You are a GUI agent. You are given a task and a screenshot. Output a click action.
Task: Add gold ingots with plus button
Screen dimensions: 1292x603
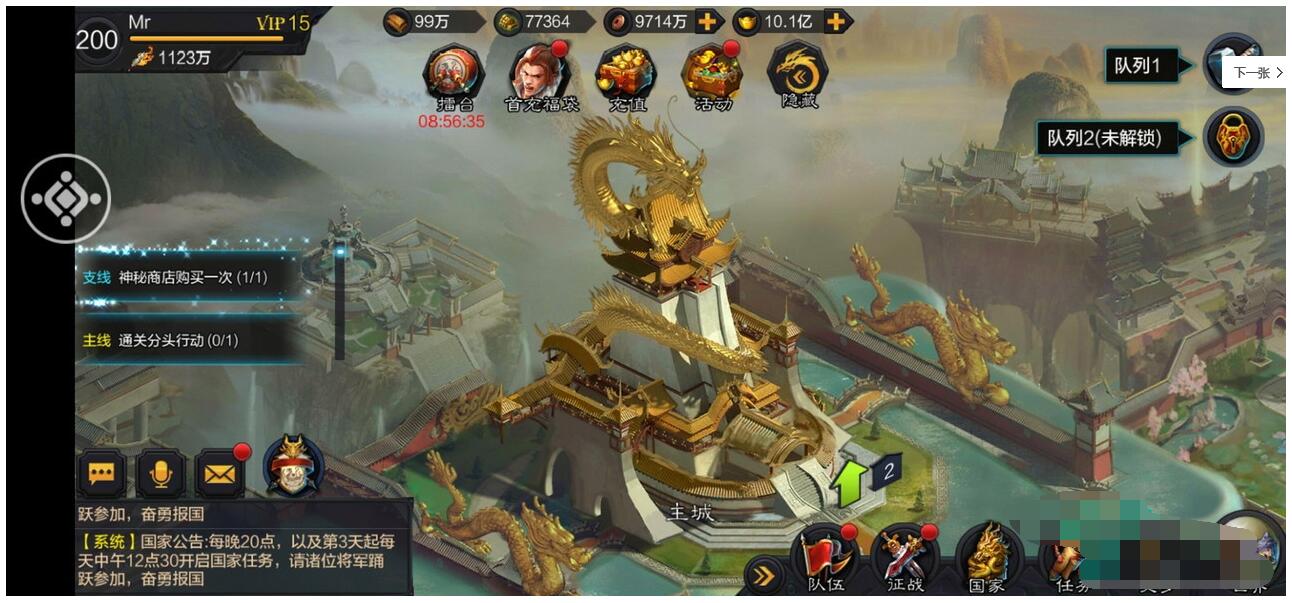[836, 22]
